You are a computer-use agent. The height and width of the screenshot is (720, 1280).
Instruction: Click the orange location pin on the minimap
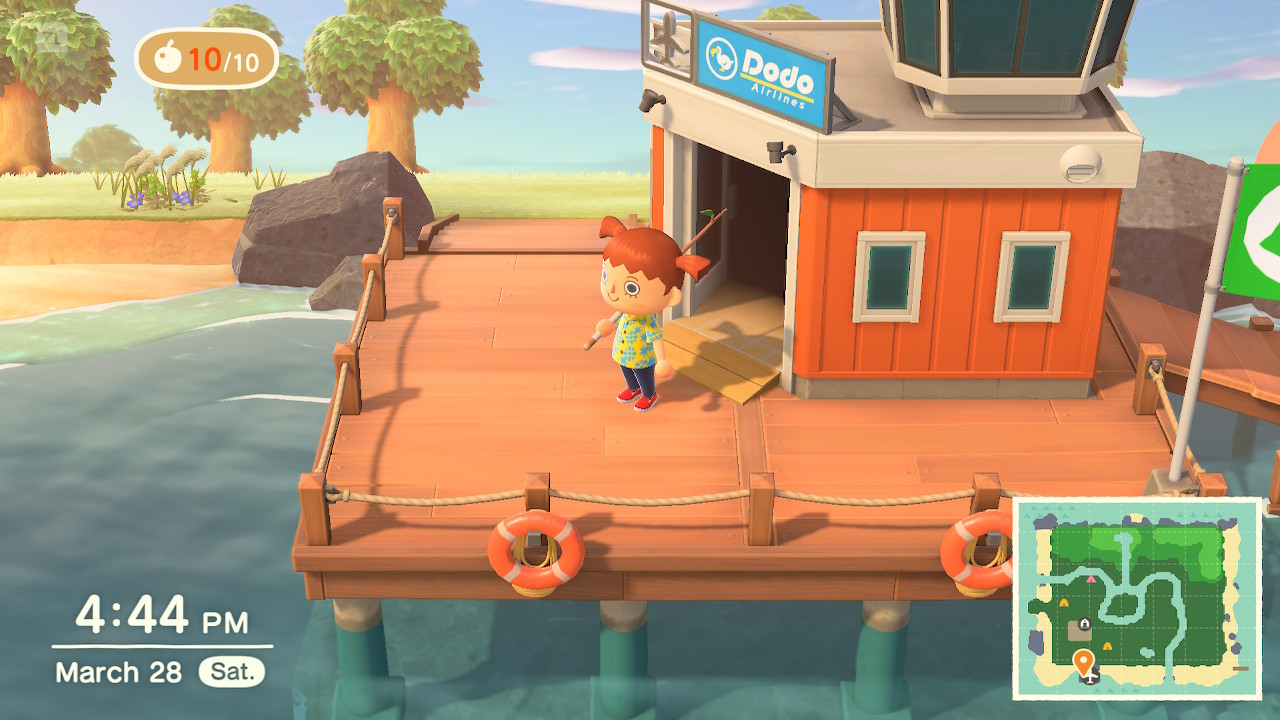click(1084, 659)
